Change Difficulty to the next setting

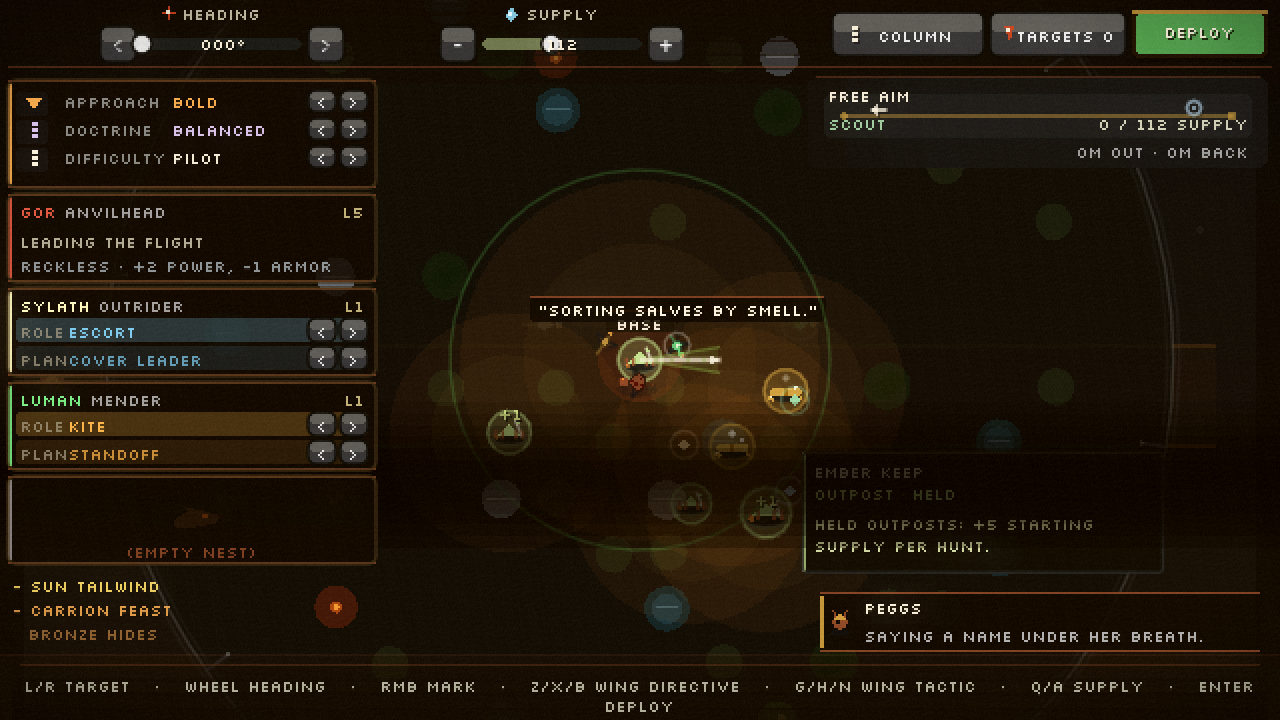[x=353, y=158]
